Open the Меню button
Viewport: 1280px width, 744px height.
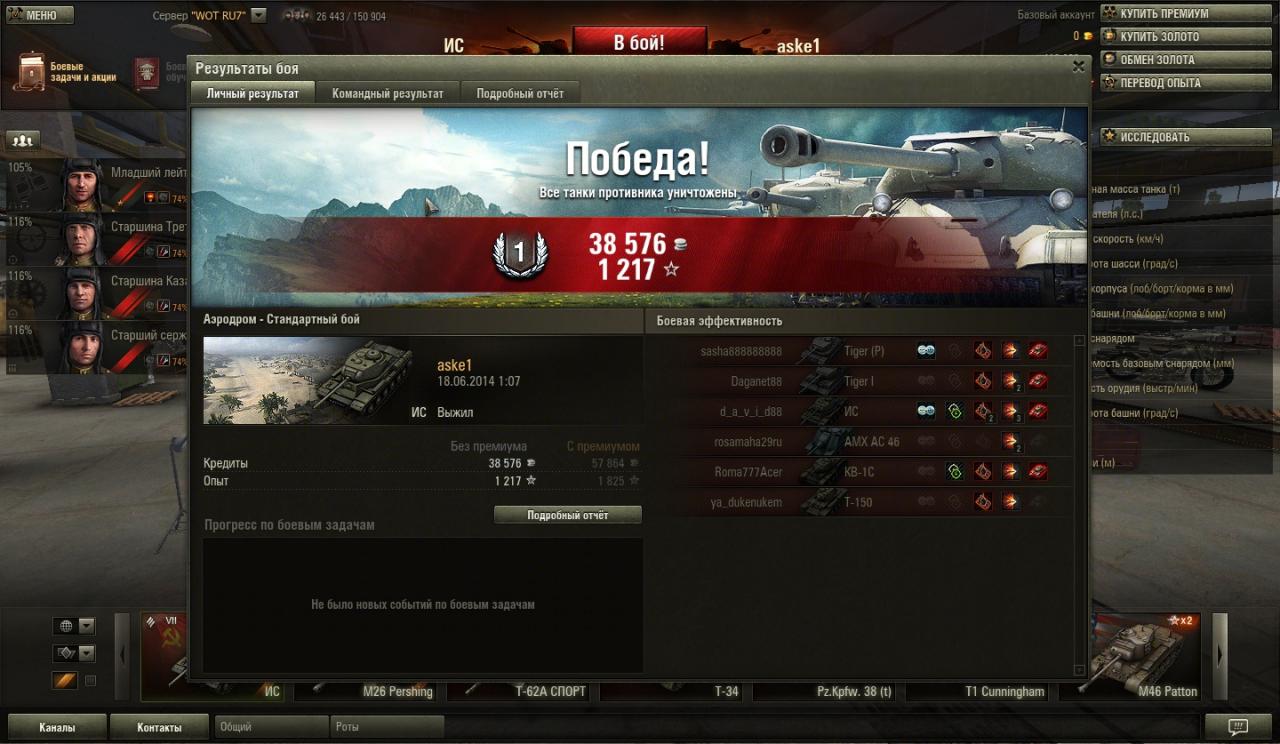pos(40,15)
